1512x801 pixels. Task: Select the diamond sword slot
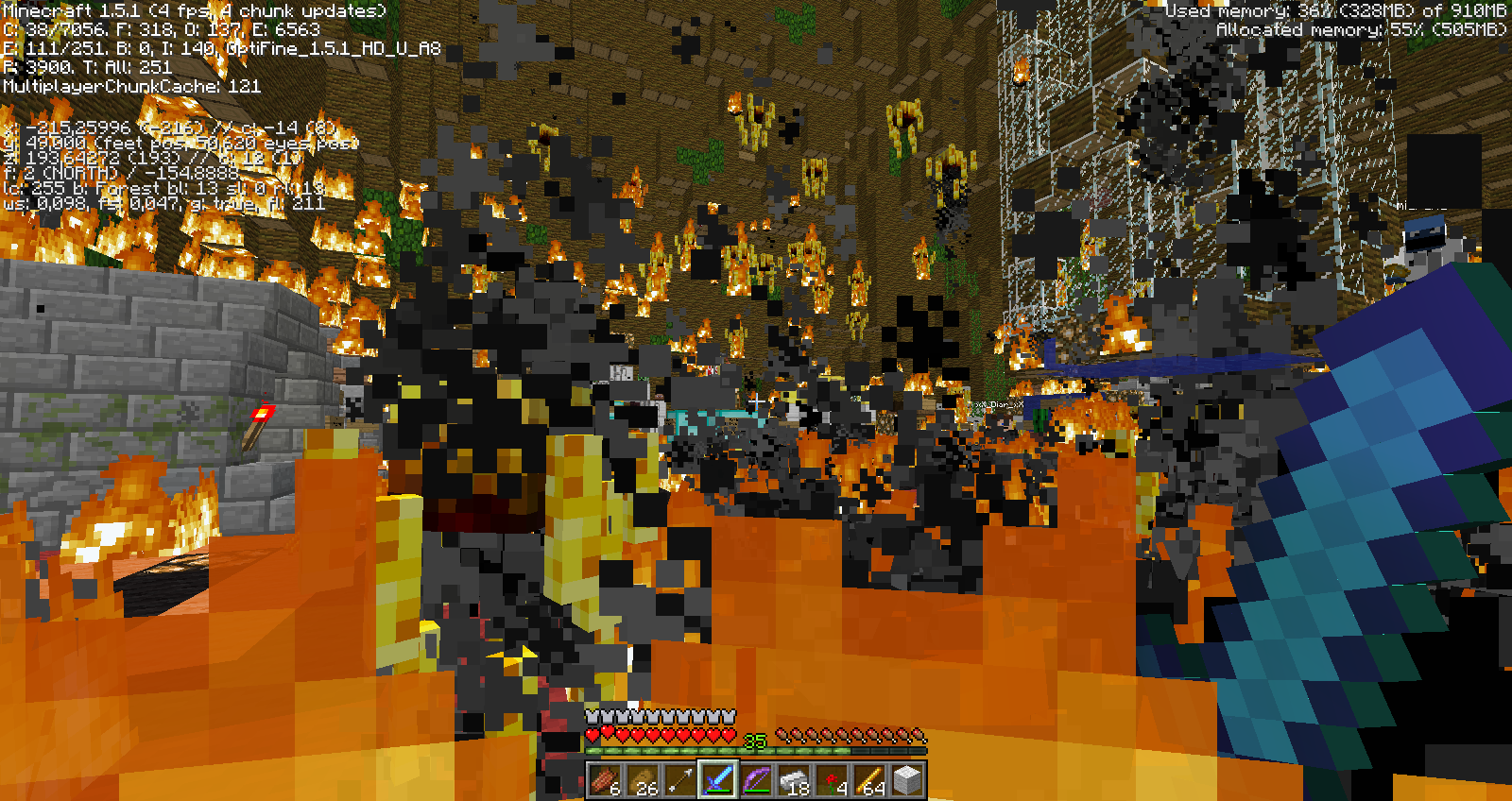click(x=717, y=780)
